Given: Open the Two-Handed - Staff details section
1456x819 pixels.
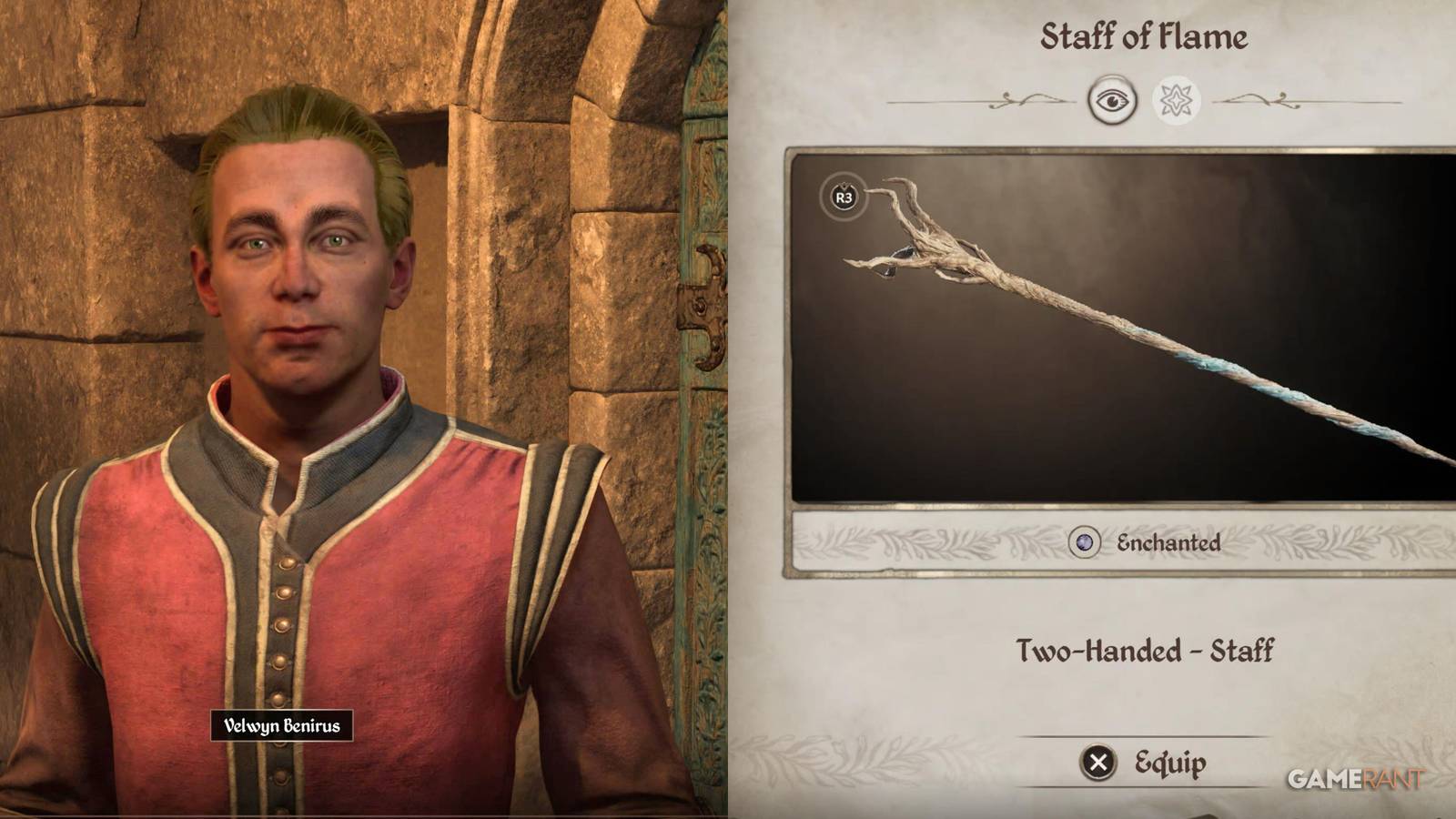Looking at the screenshot, I should [1145, 651].
